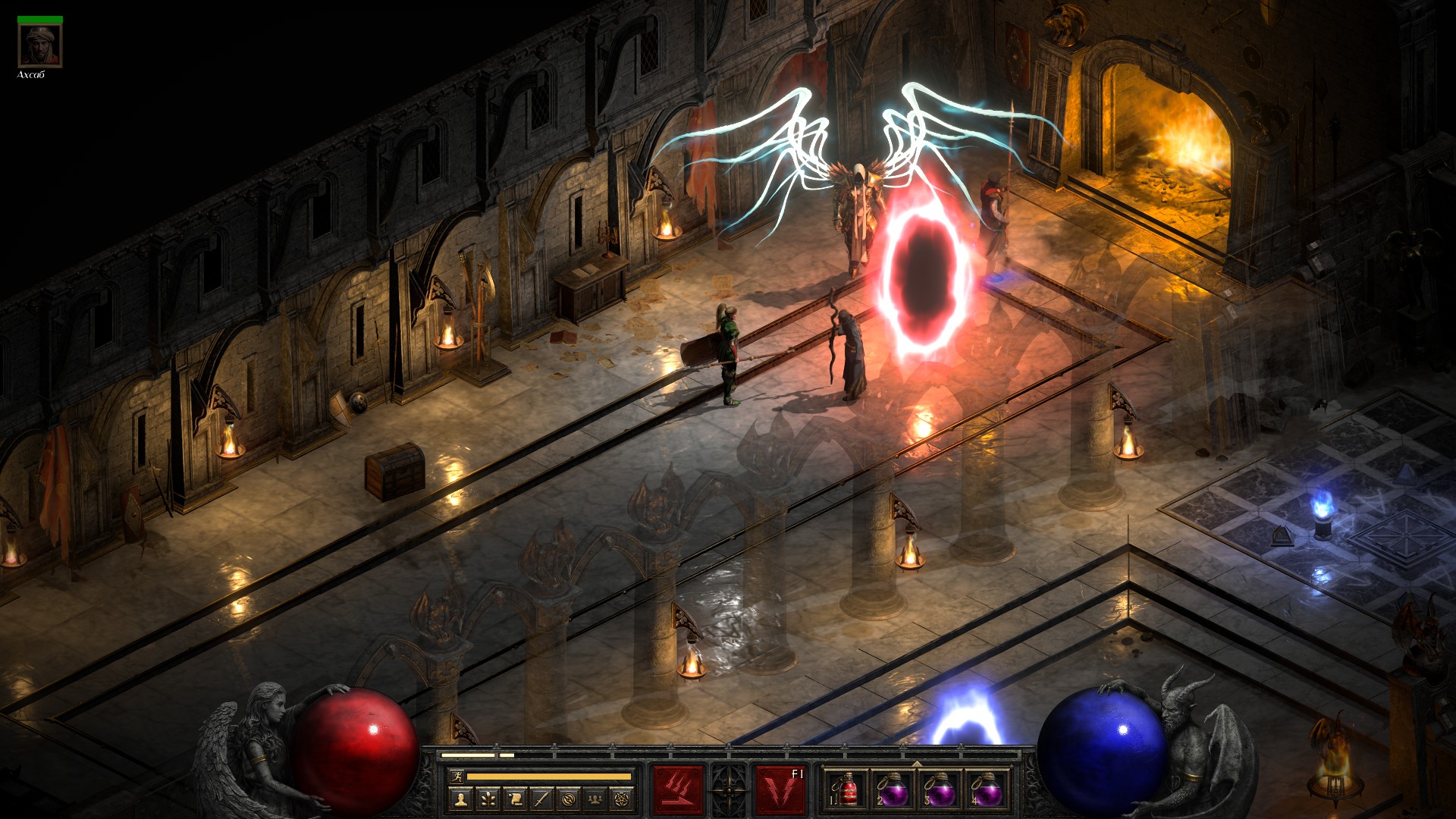The height and width of the screenshot is (819, 1456).
Task: Open the skill tree button
Action: pos(488,799)
